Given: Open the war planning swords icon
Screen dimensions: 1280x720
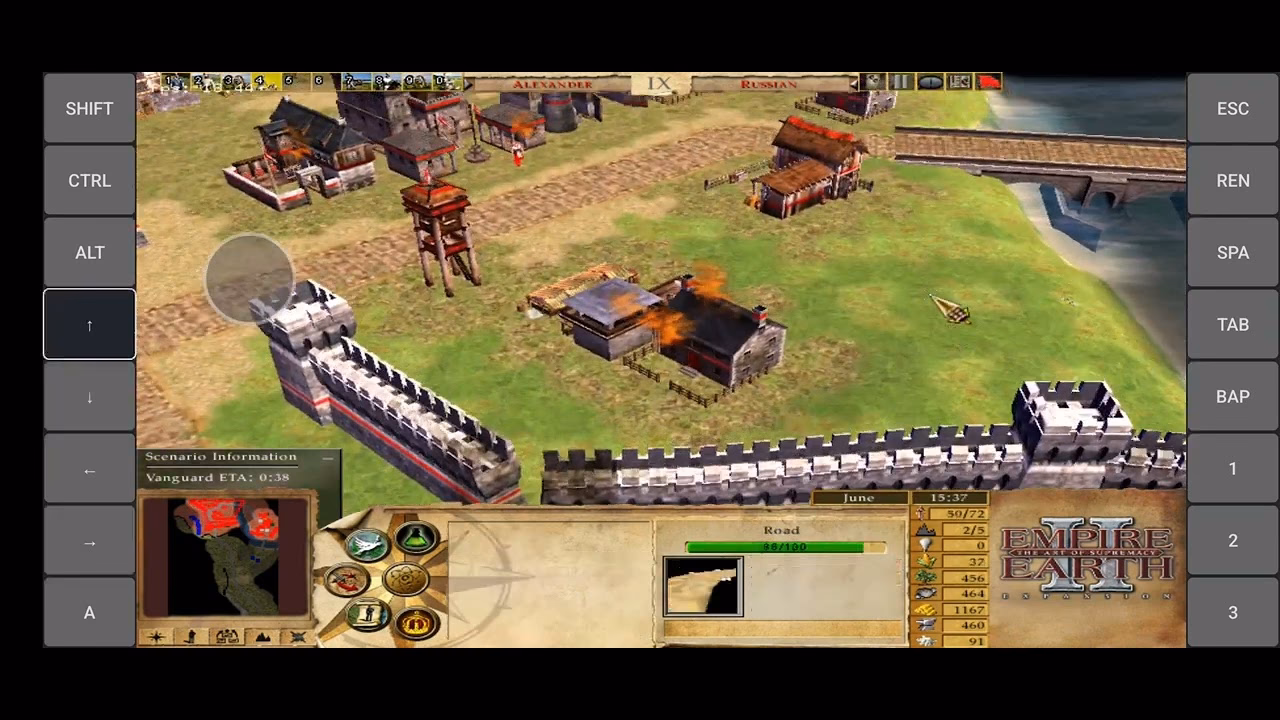Looking at the screenshot, I should click(x=347, y=578).
